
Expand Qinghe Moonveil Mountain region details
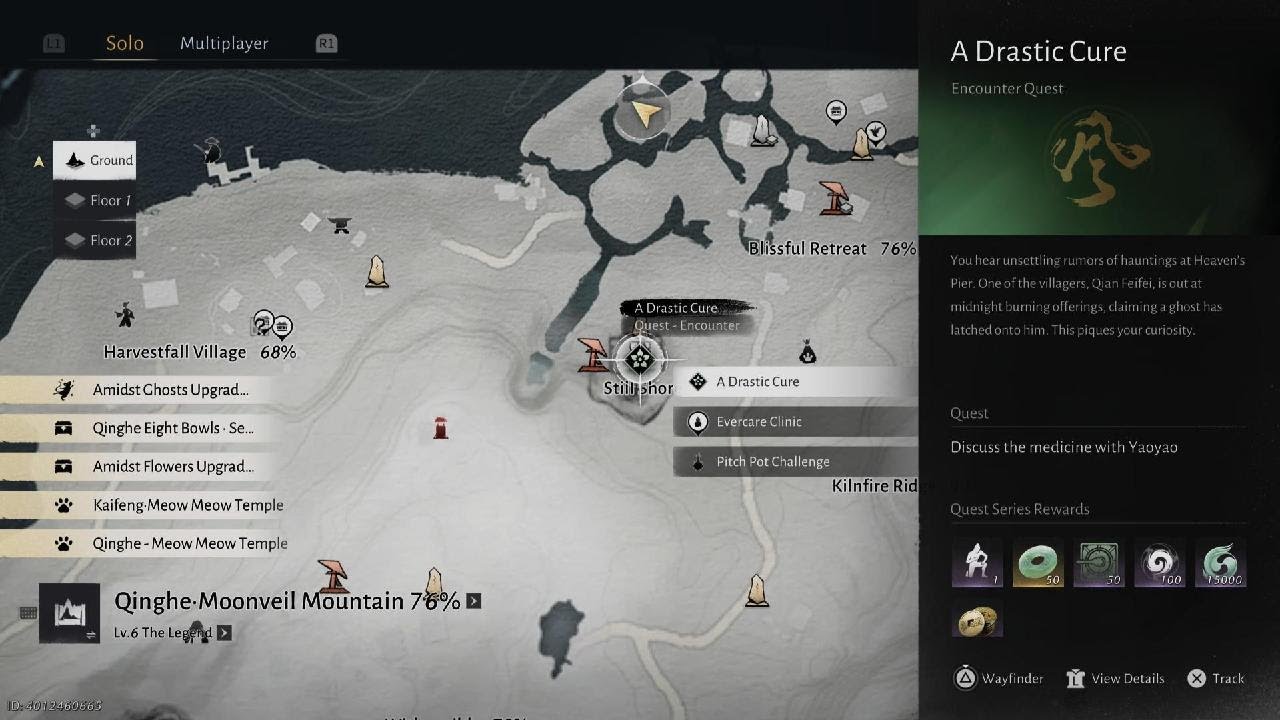click(474, 601)
